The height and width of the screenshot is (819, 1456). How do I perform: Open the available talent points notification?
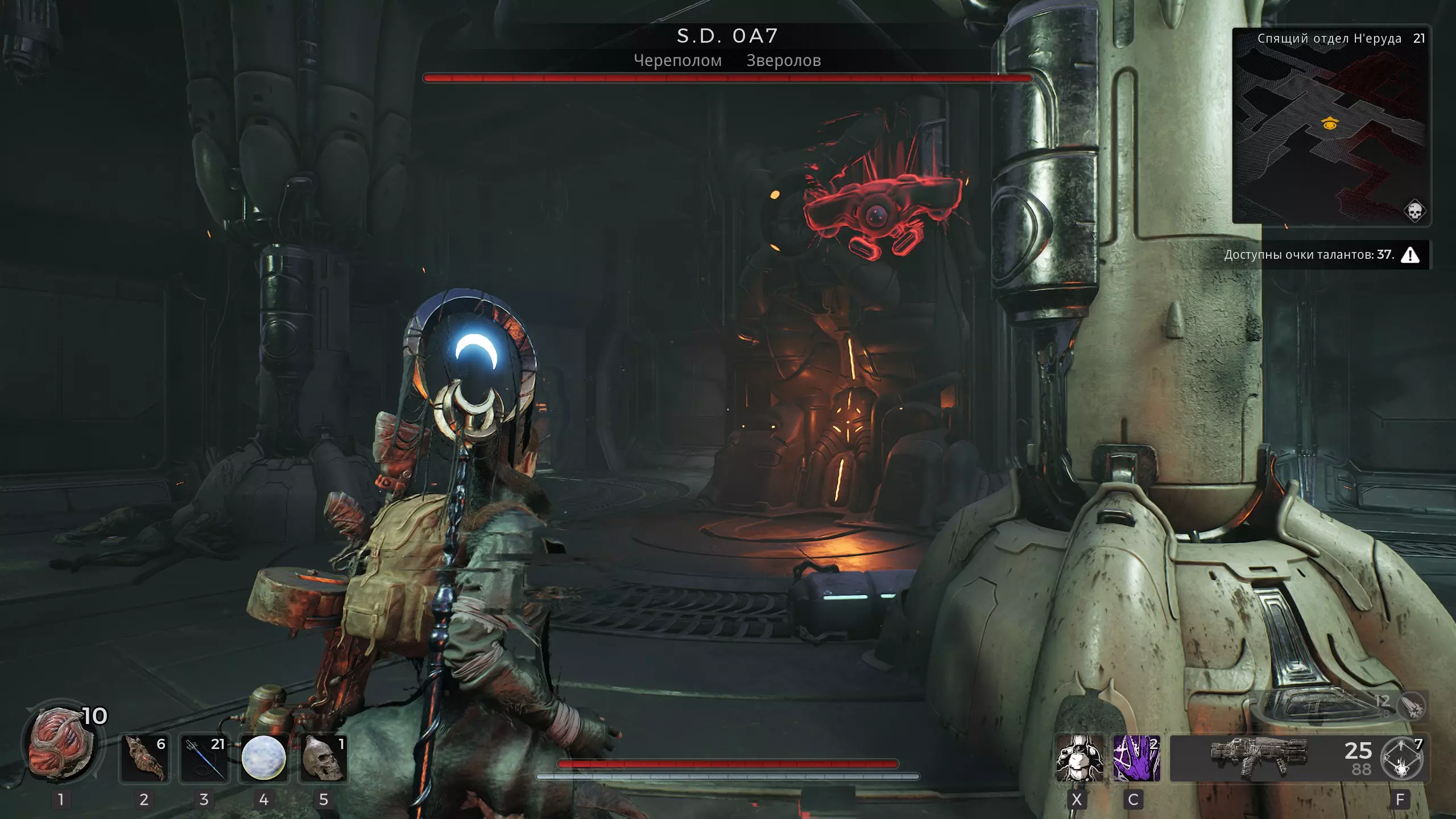click(1321, 255)
